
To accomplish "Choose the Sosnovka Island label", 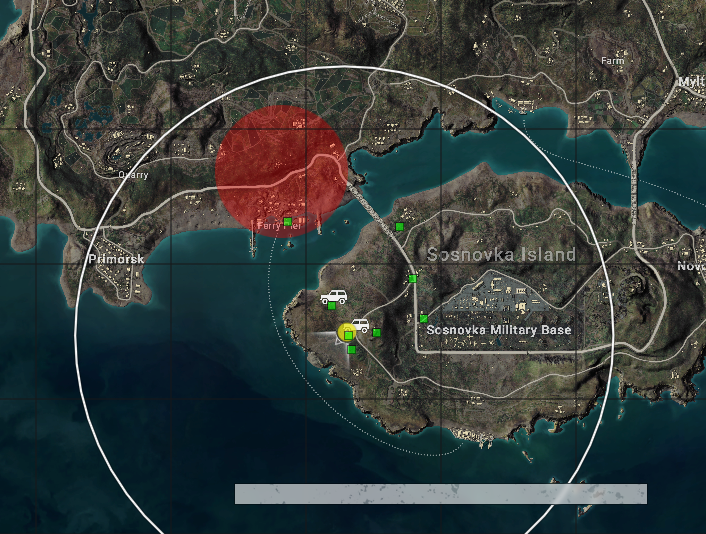I will point(501,254).
